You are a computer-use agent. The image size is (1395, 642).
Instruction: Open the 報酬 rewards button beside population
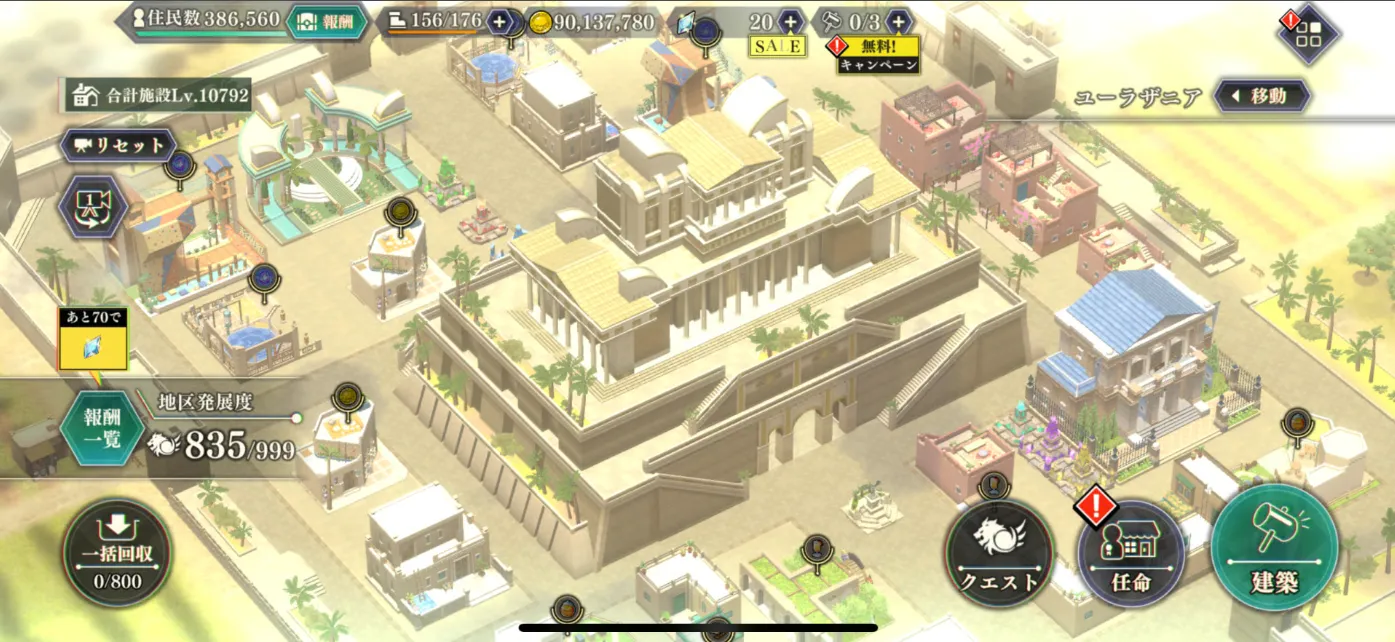(x=327, y=21)
